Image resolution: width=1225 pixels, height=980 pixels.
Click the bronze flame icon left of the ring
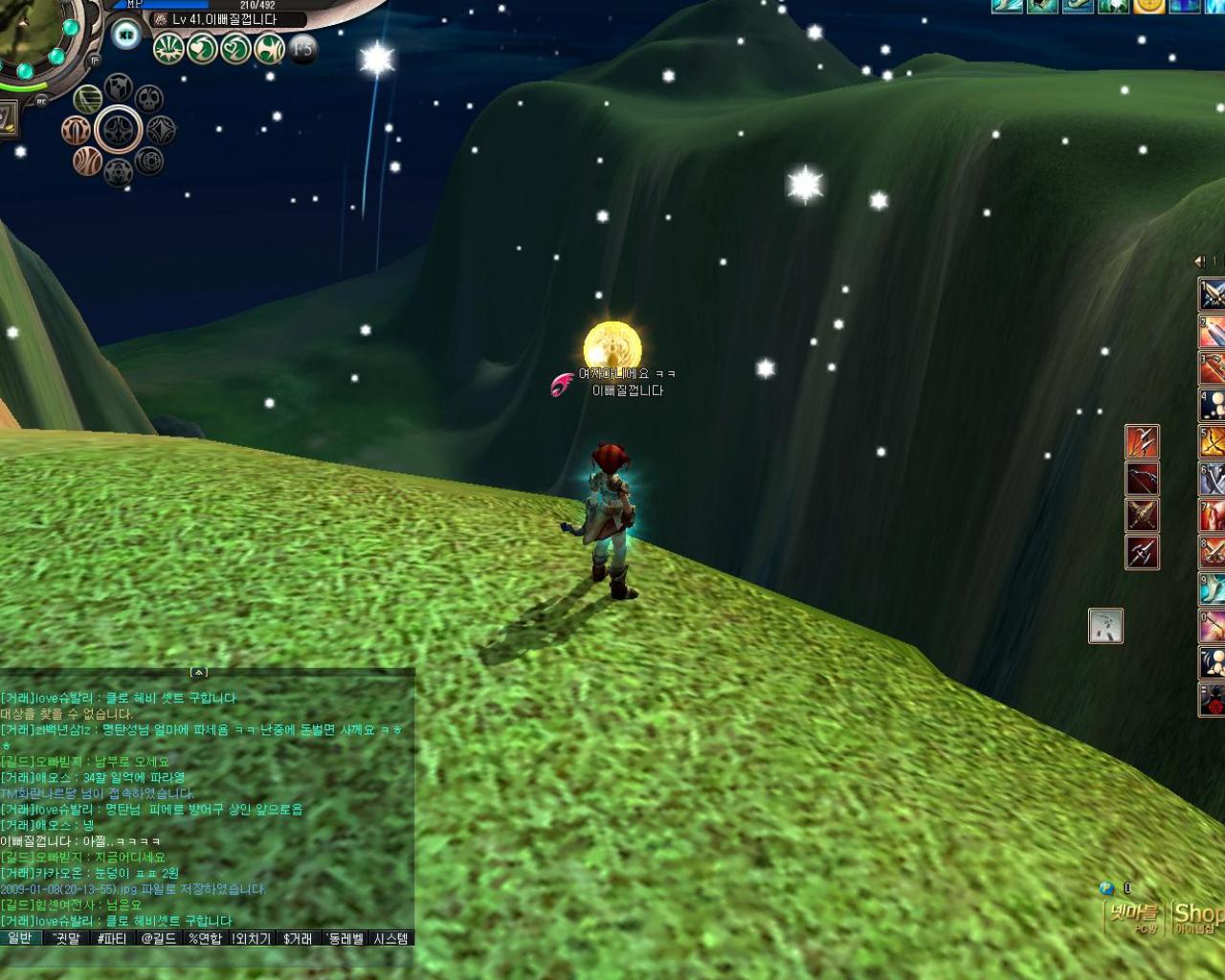point(77,132)
